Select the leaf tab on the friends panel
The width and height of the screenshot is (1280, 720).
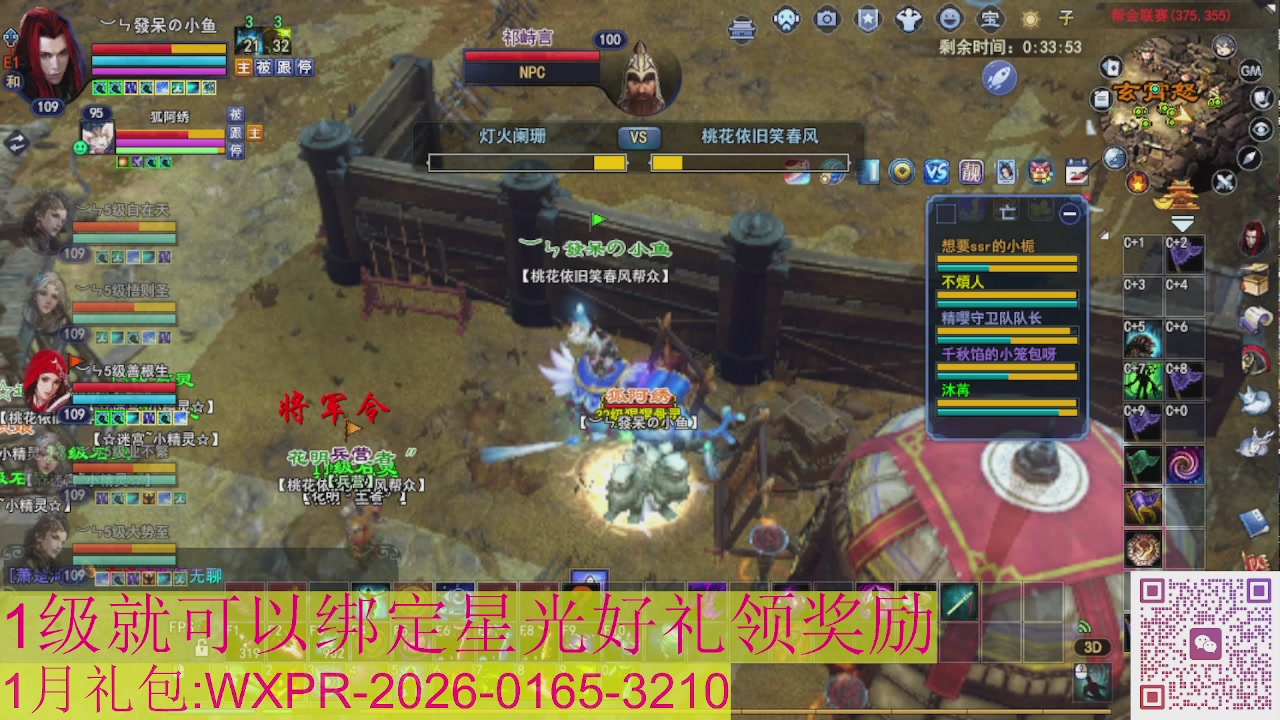pos(1040,213)
